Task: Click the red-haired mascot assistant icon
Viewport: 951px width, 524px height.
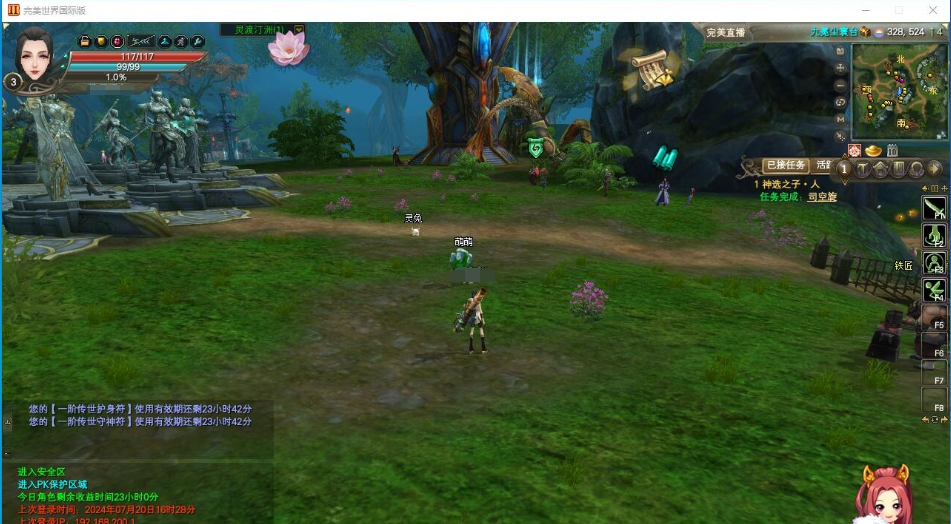Action: 881,494
